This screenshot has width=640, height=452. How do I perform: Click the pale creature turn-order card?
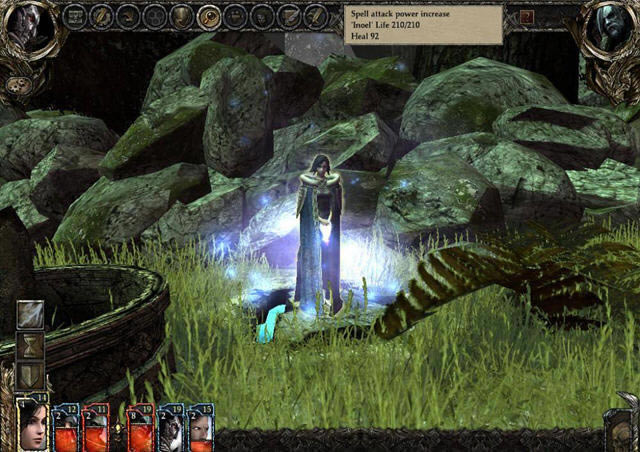171,428
